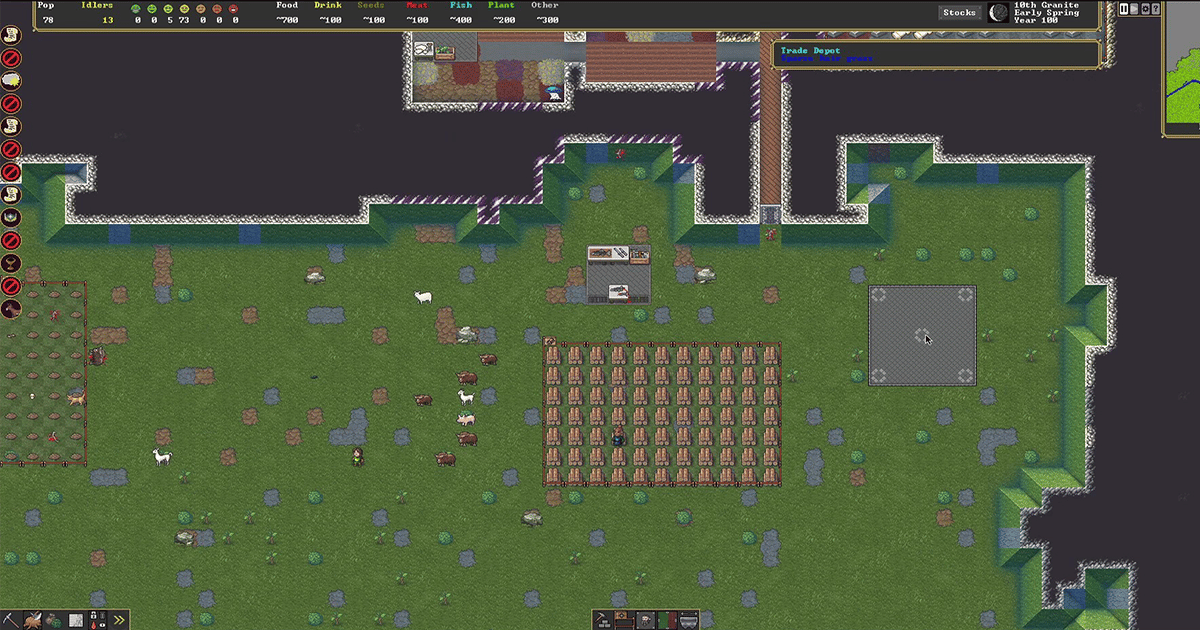Pause the game with the pause button
Image resolution: width=1200 pixels, height=630 pixels.
click(1124, 10)
